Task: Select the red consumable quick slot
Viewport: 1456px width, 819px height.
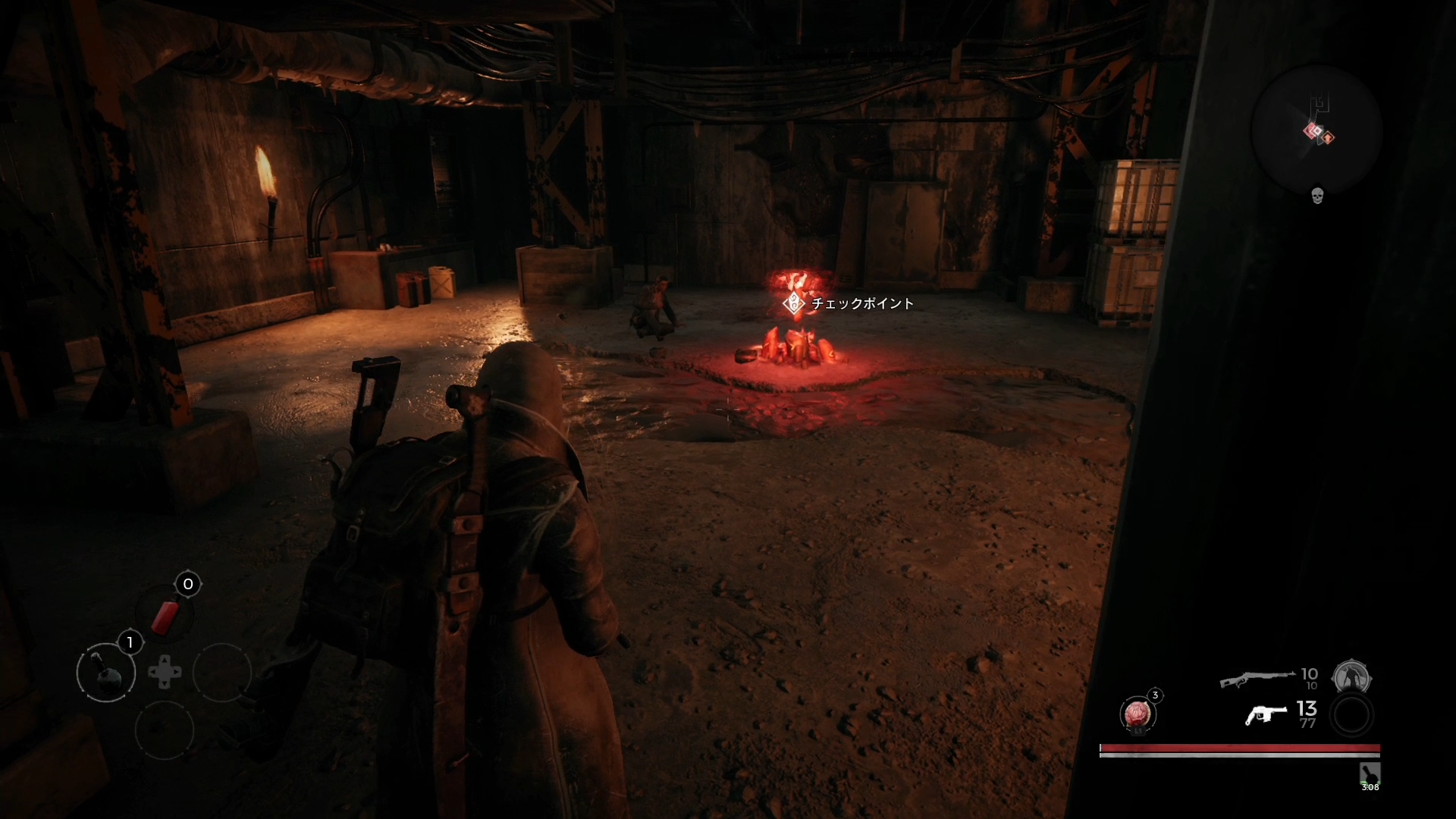Action: pos(165,615)
